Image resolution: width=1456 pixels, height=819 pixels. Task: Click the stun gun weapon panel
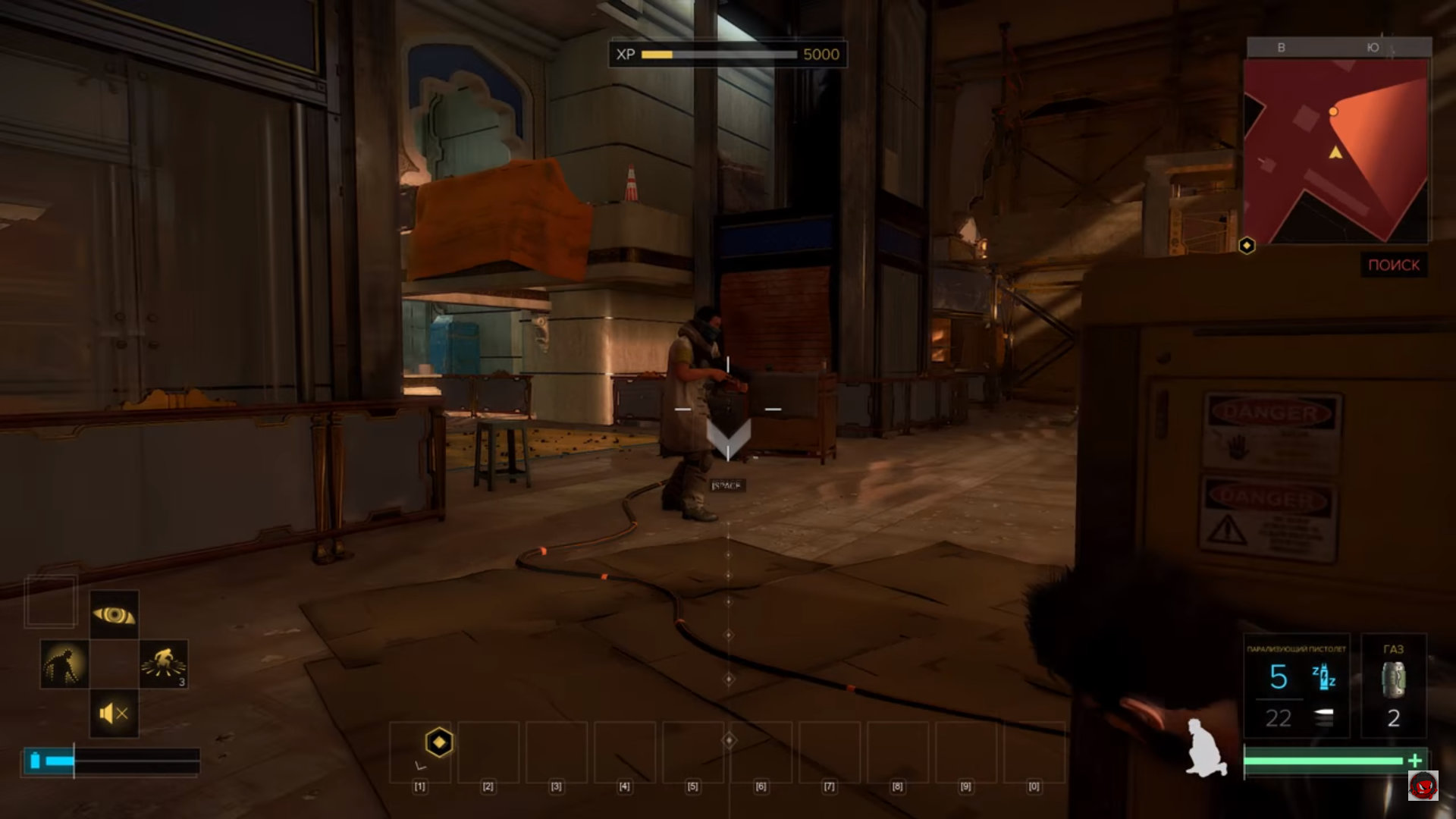pyautogui.click(x=1296, y=686)
